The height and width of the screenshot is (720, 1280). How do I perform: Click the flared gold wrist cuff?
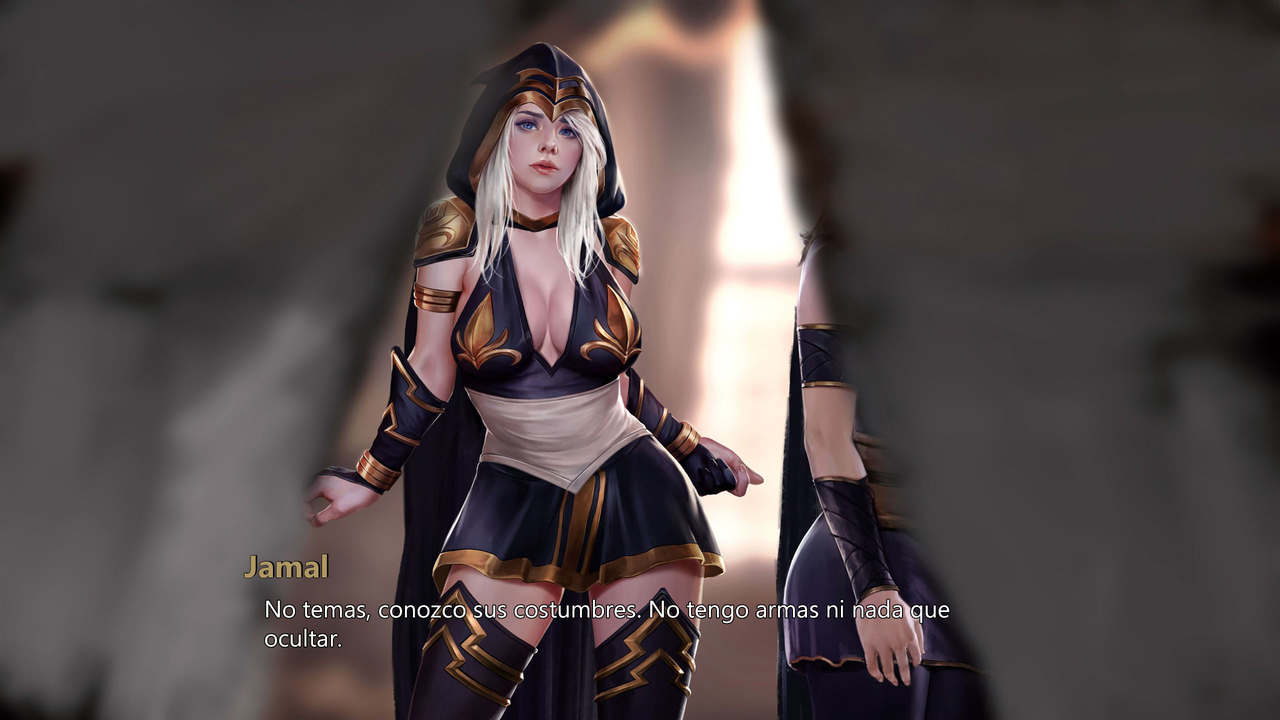click(x=377, y=470)
